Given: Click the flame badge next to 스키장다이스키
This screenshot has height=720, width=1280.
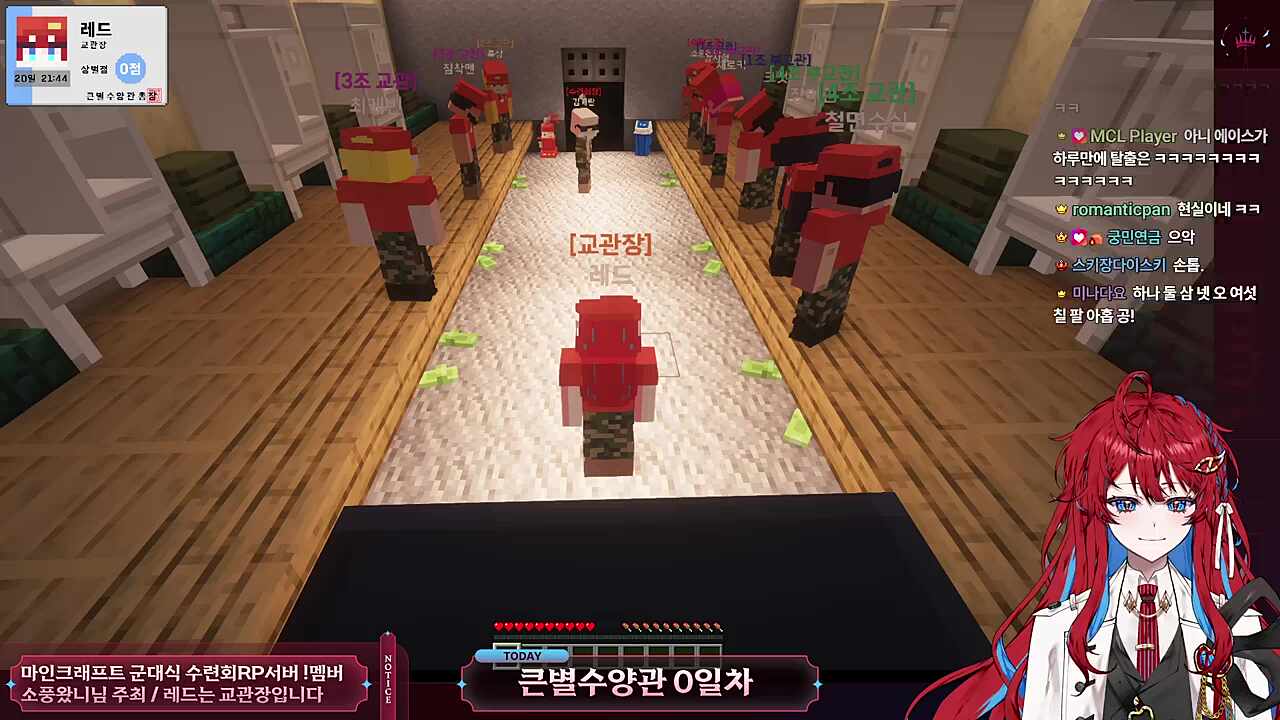Looking at the screenshot, I should tap(1061, 264).
